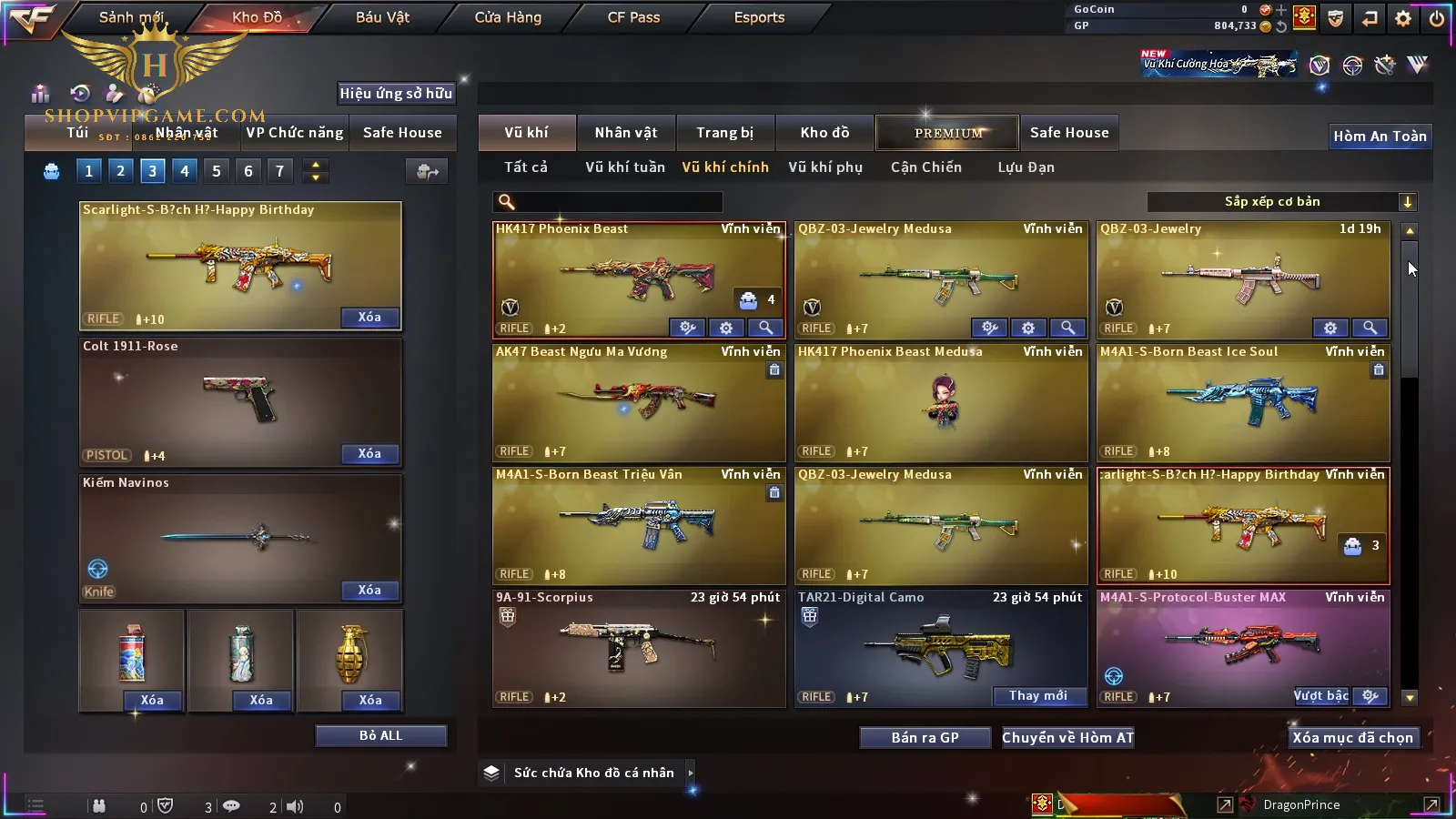Screen dimensions: 1456x819
Task: Move items with Chuyển về Hòm AT
Action: pyautogui.click(x=1067, y=738)
